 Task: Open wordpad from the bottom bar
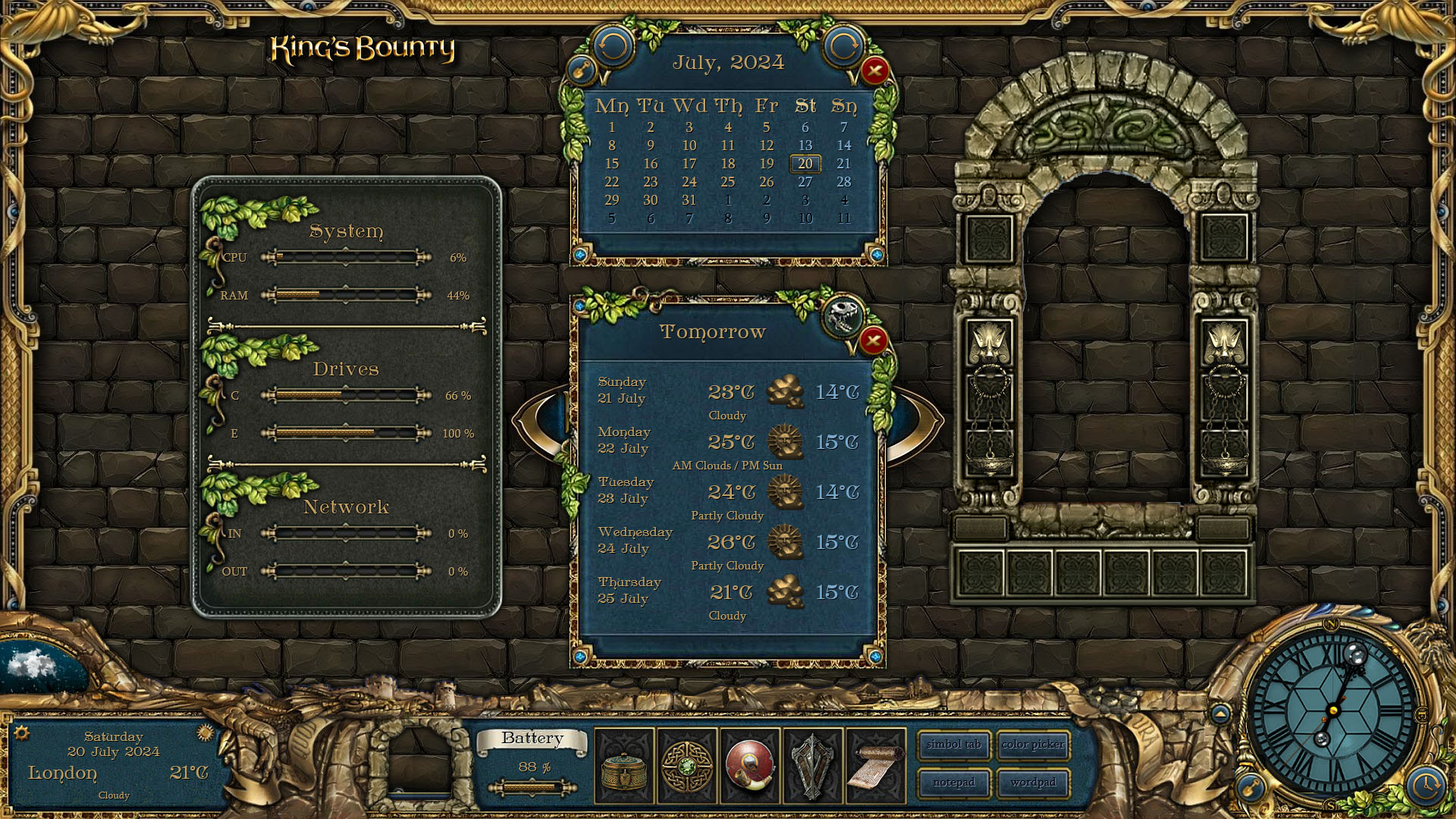(x=1033, y=783)
